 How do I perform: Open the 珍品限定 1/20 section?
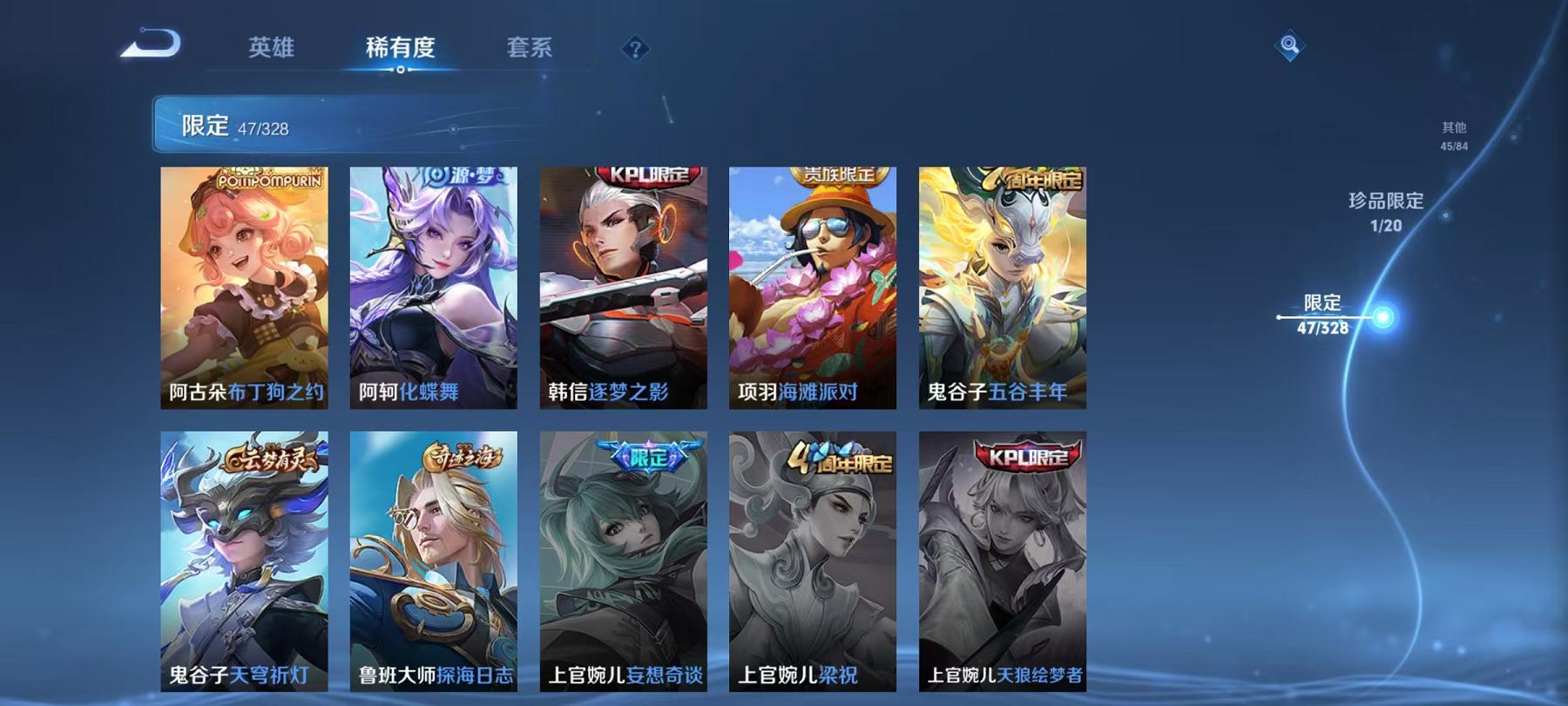(1384, 212)
